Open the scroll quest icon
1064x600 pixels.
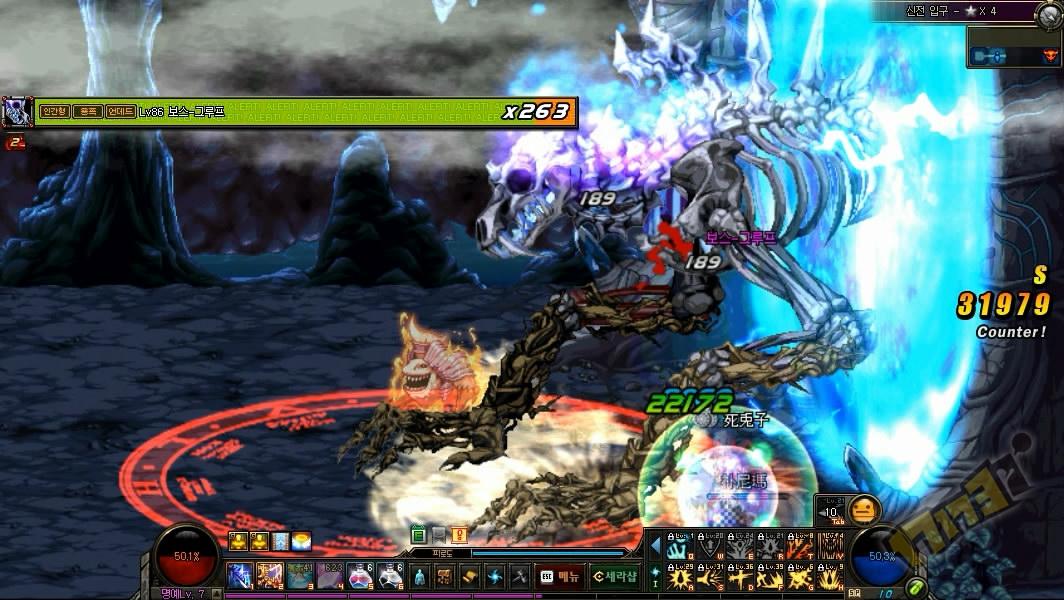pyautogui.click(x=470, y=577)
